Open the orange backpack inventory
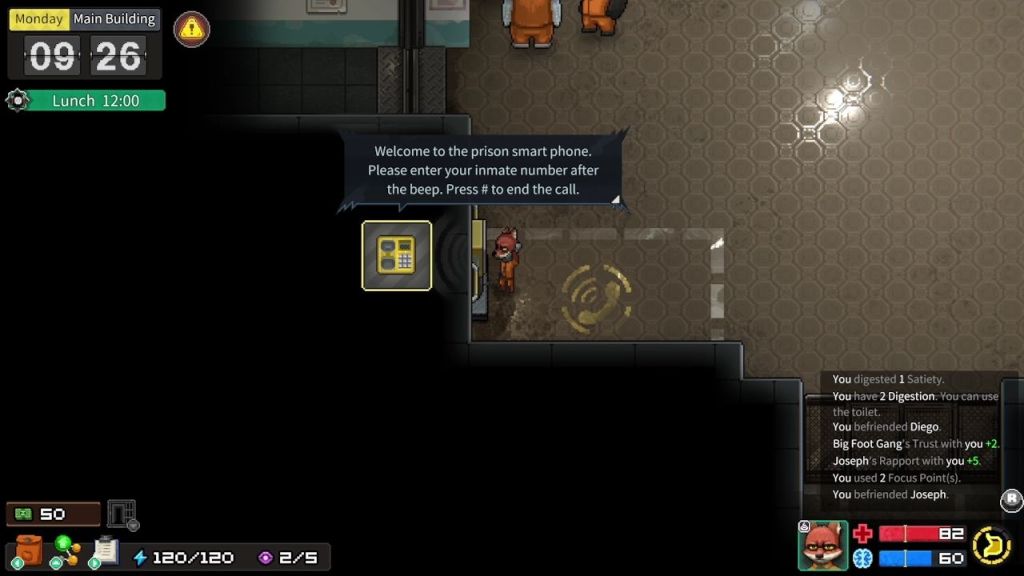1024x576 pixels. (29, 551)
